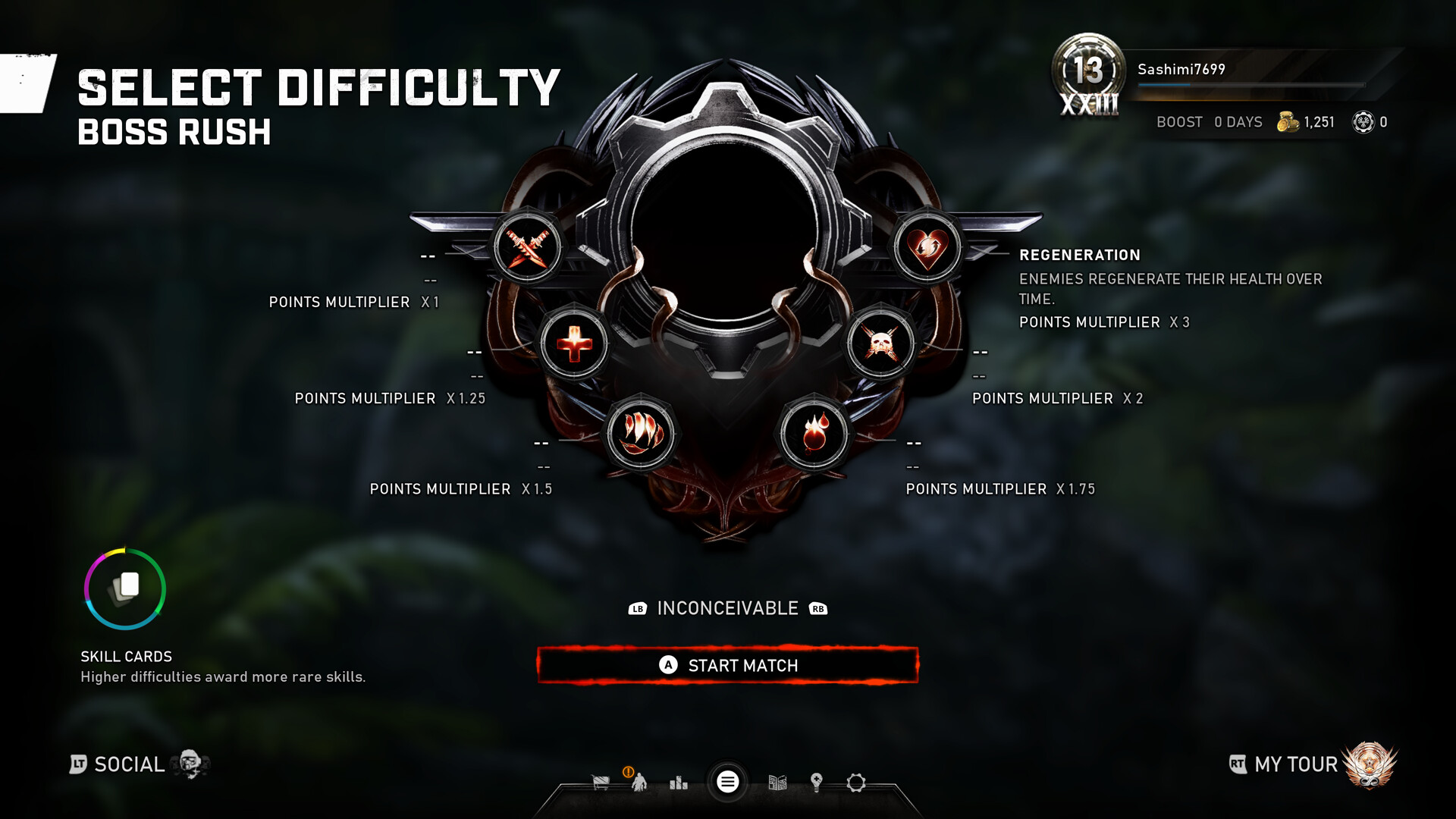Open the Skill Cards panel
Viewport: 1456px width, 819px height.
click(125, 589)
